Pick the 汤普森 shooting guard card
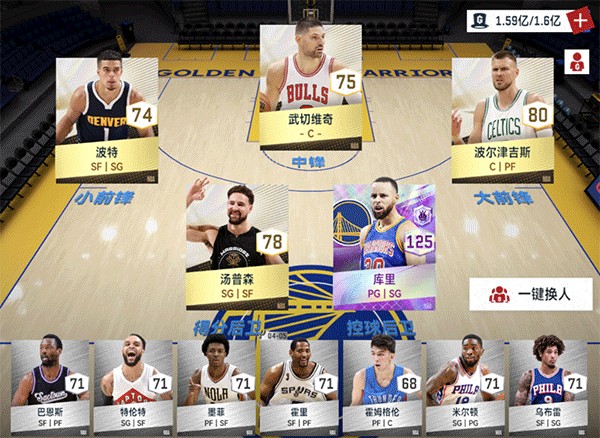Viewport: 600px width, 438px height. click(238, 245)
